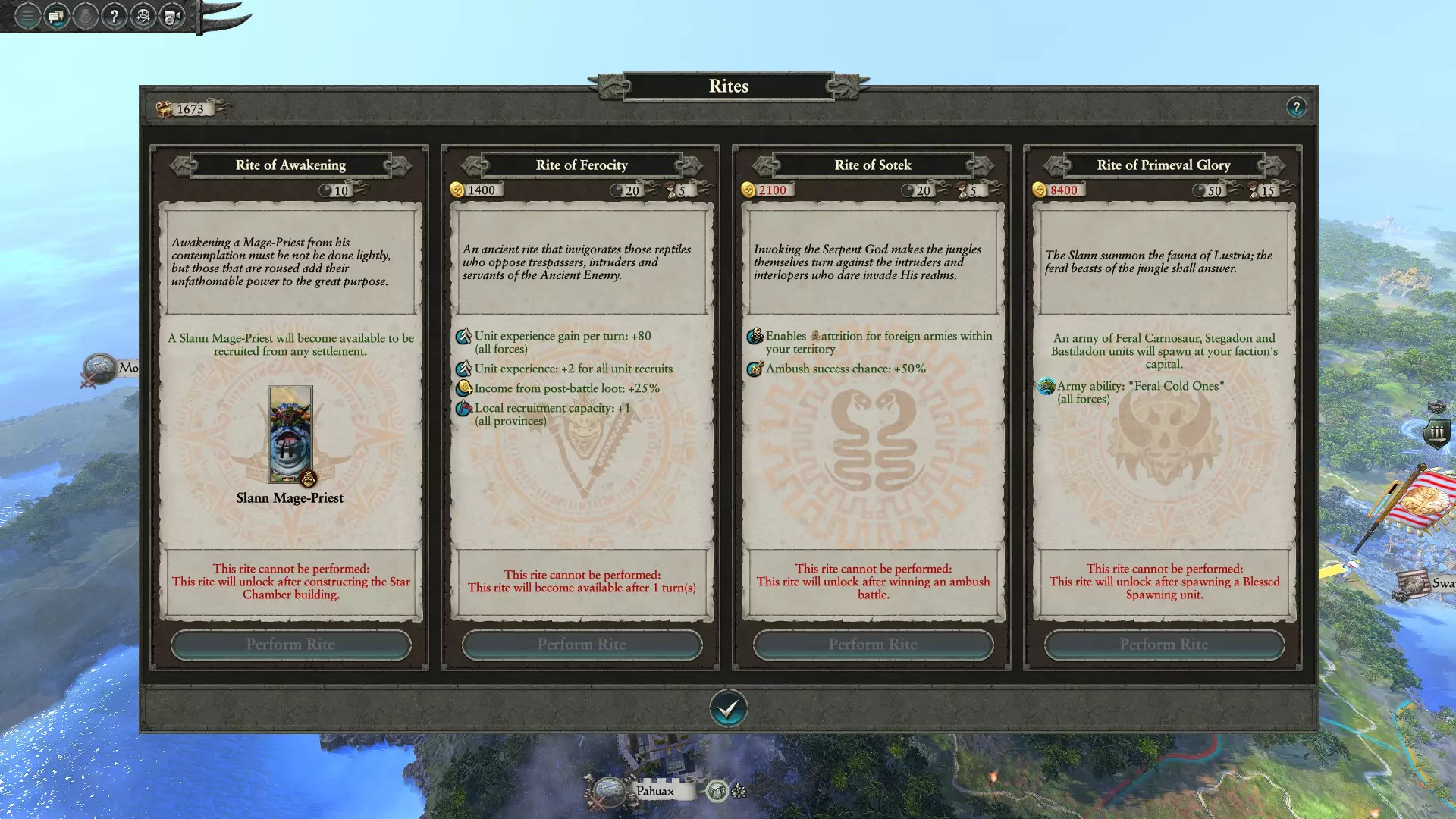The width and height of the screenshot is (1456, 819).
Task: Open the camera settings button
Action: (172, 16)
